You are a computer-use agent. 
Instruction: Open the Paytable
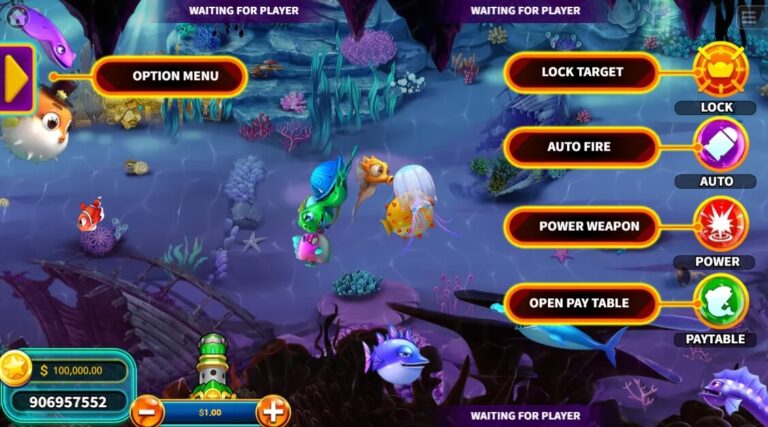(x=720, y=302)
